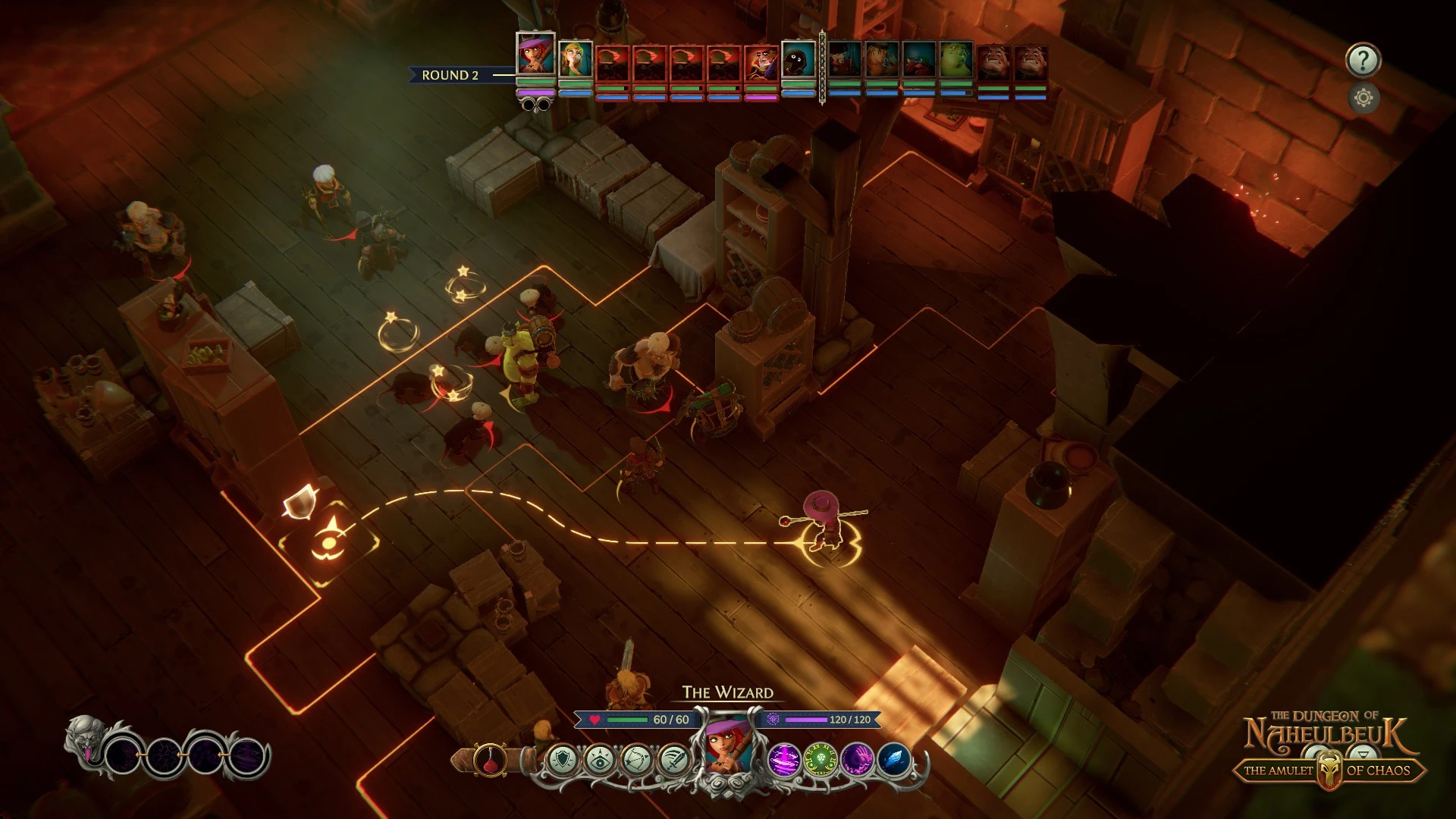The image size is (1456, 819).
Task: Select the Wizard portrait in turn order
Action: coord(535,55)
